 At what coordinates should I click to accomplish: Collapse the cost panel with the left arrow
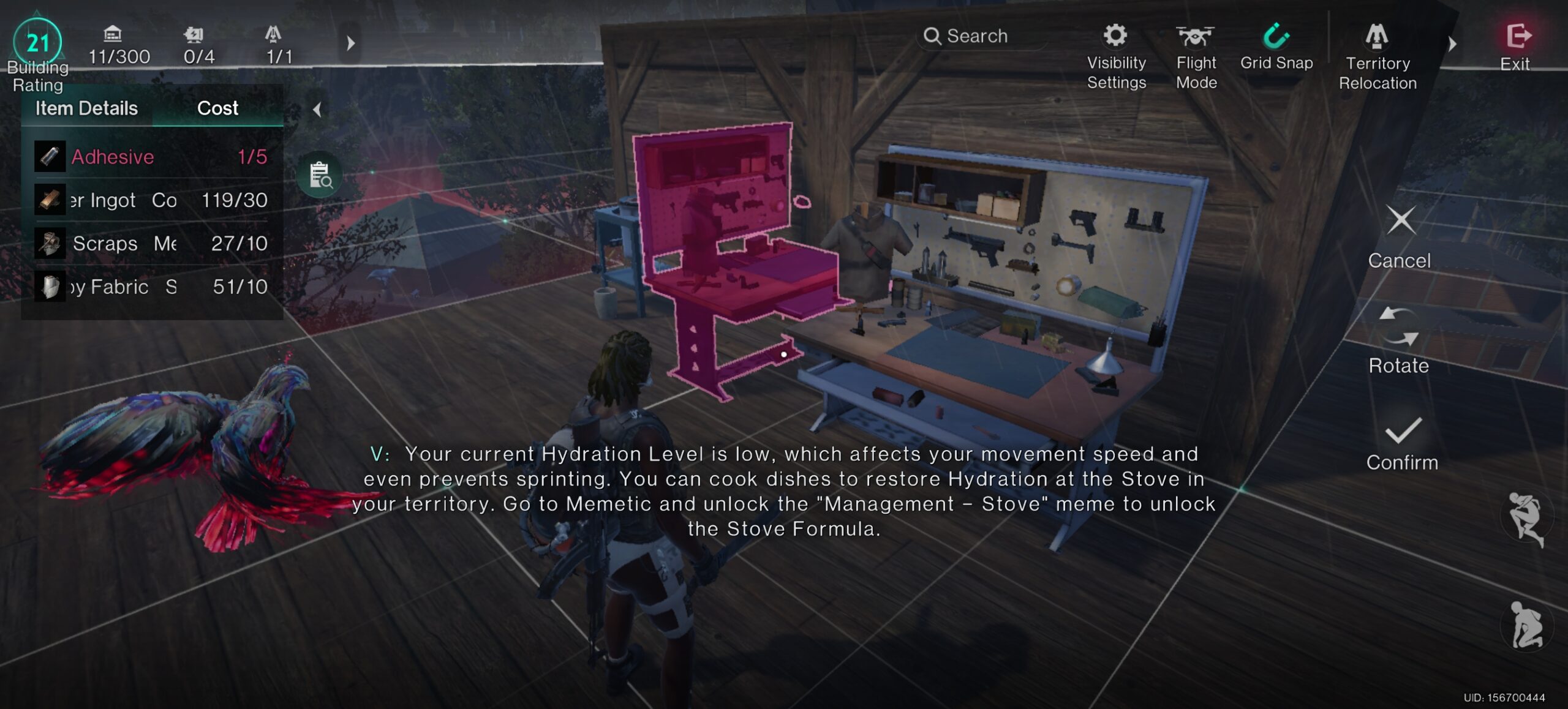pos(317,110)
